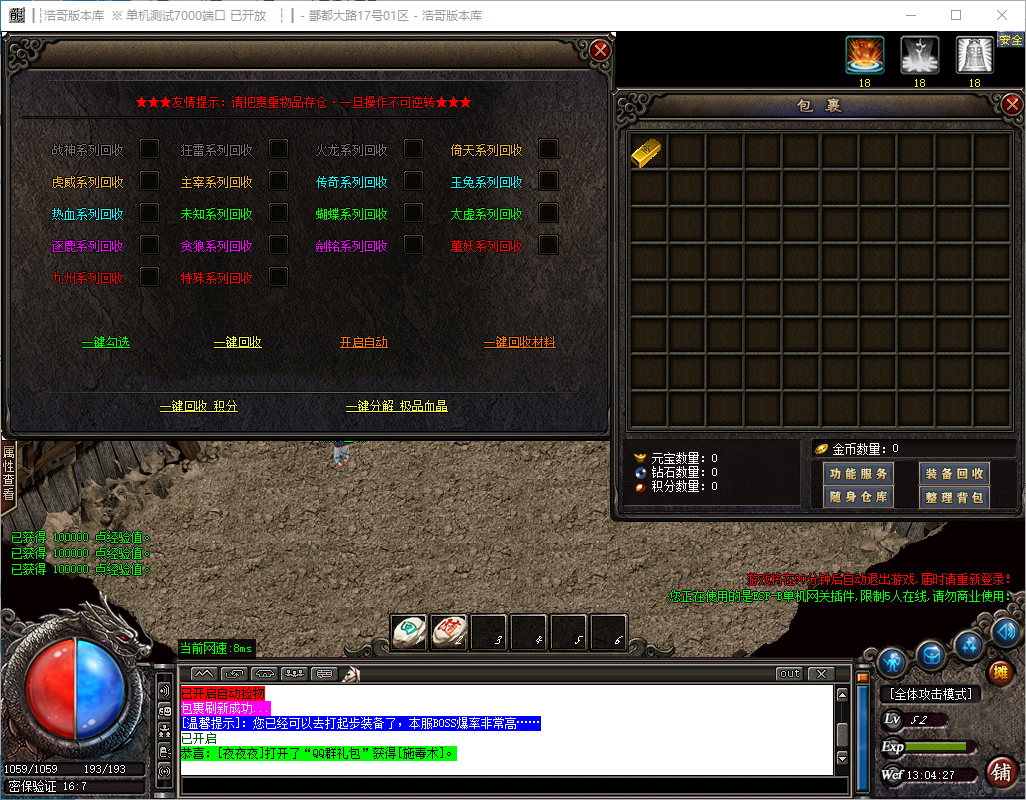Enable the 特殊系列回收 checkbox
1026x800 pixels.
coord(278,276)
